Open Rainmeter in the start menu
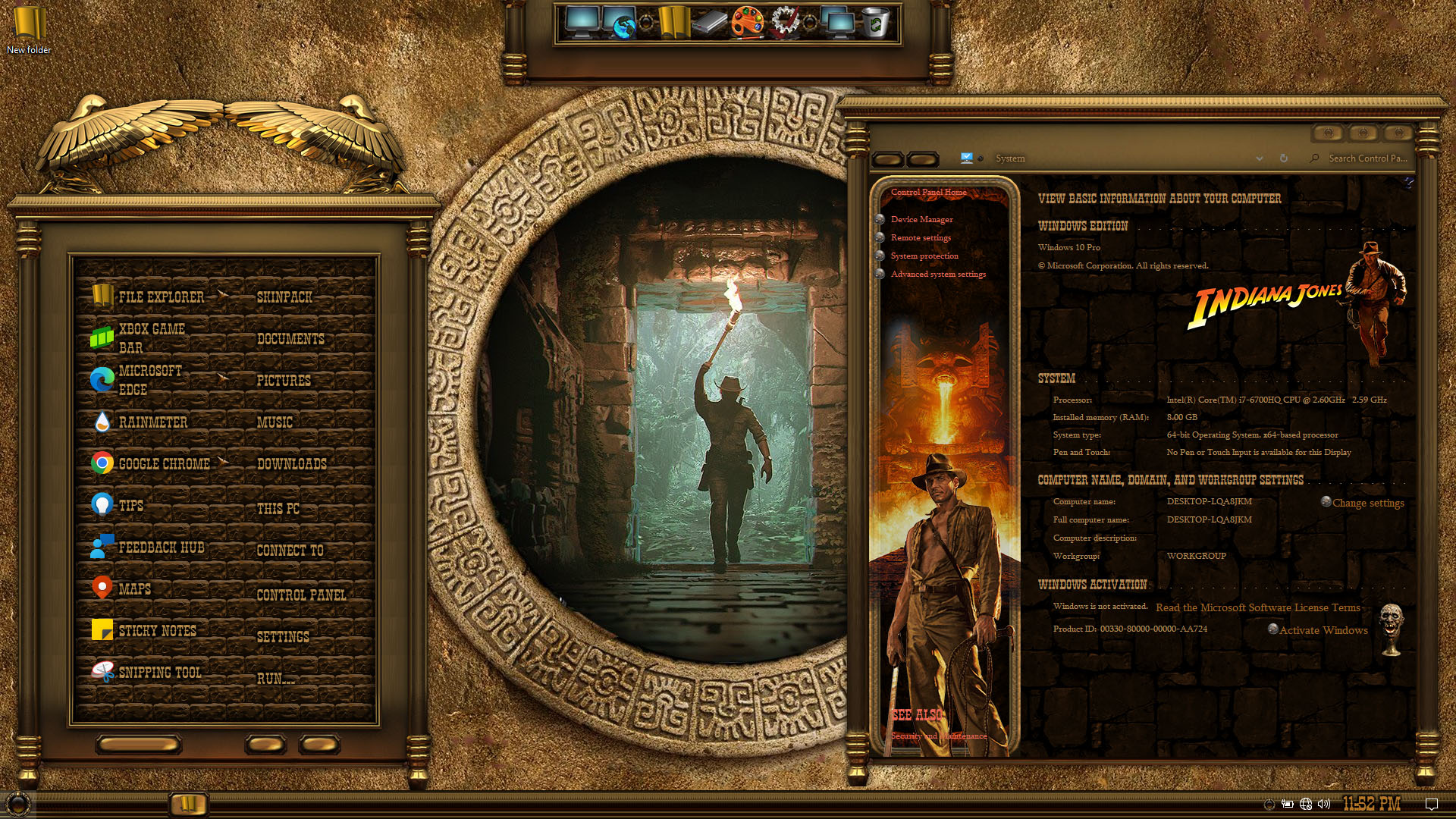 152,422
